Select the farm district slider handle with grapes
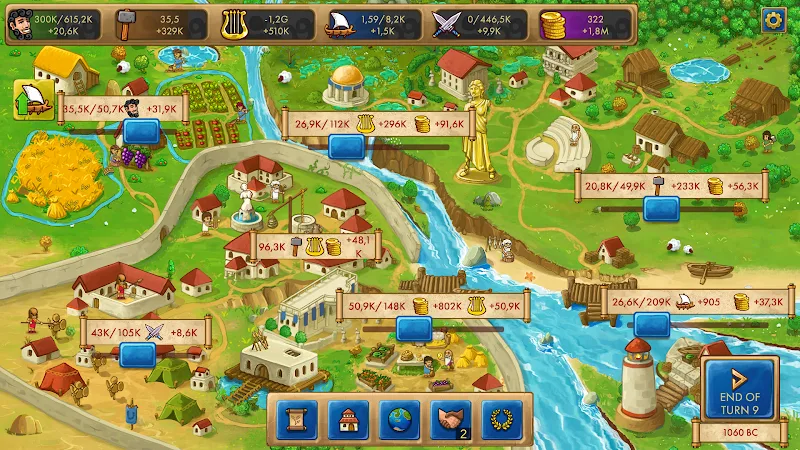800x450 pixels. (143, 131)
